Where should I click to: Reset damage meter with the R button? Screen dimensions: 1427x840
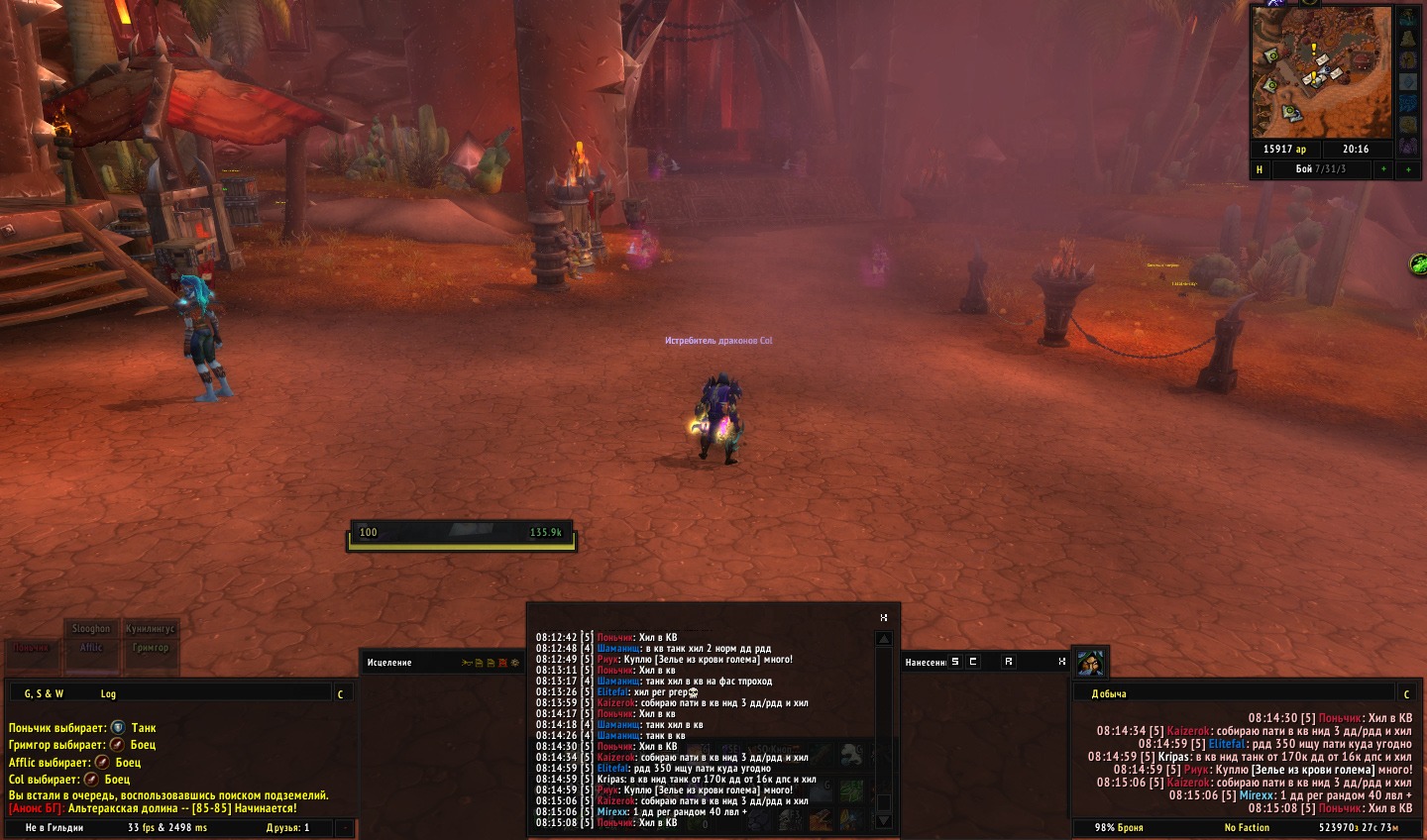click(x=1008, y=662)
